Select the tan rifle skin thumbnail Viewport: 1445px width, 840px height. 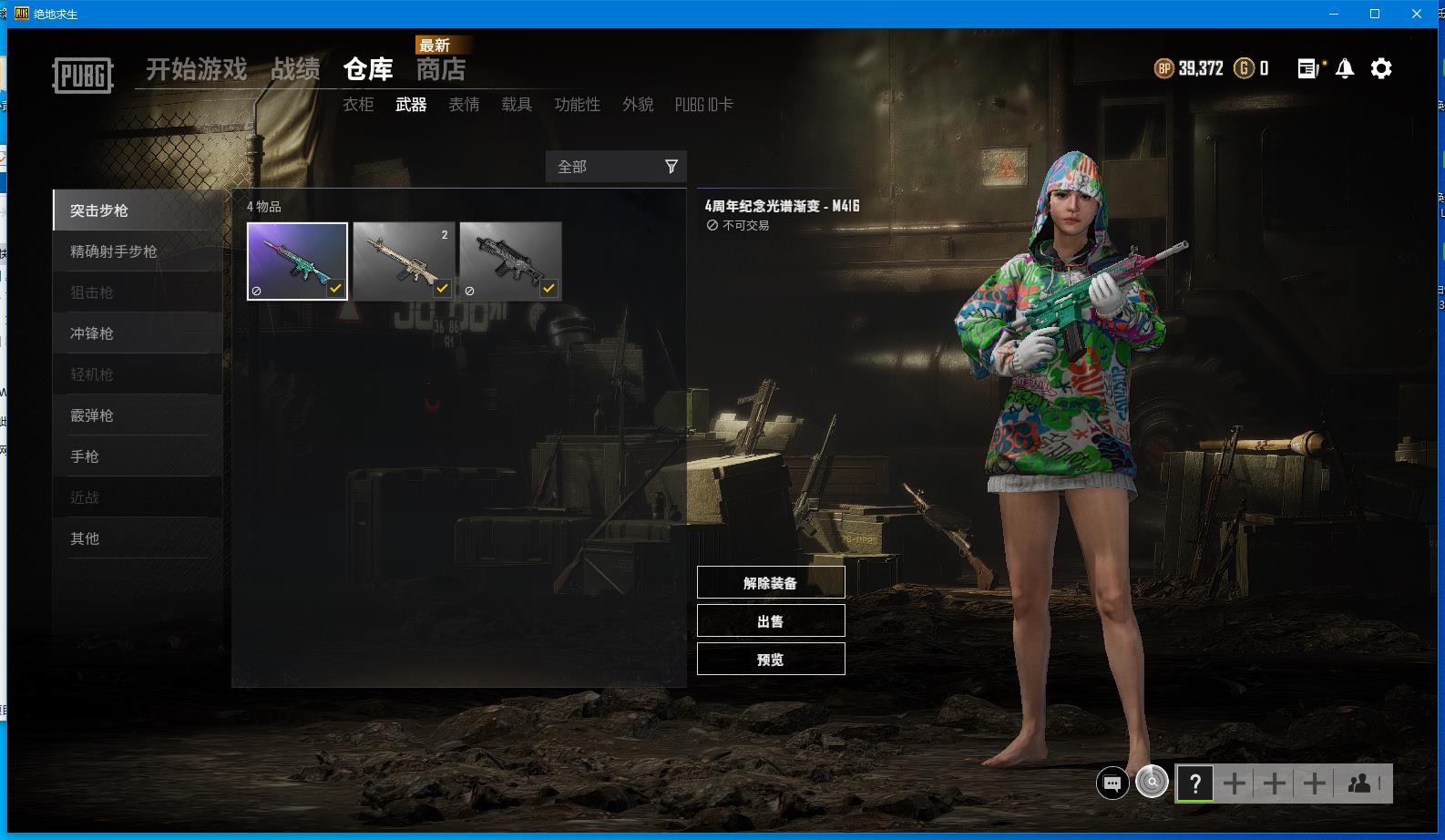click(x=404, y=261)
